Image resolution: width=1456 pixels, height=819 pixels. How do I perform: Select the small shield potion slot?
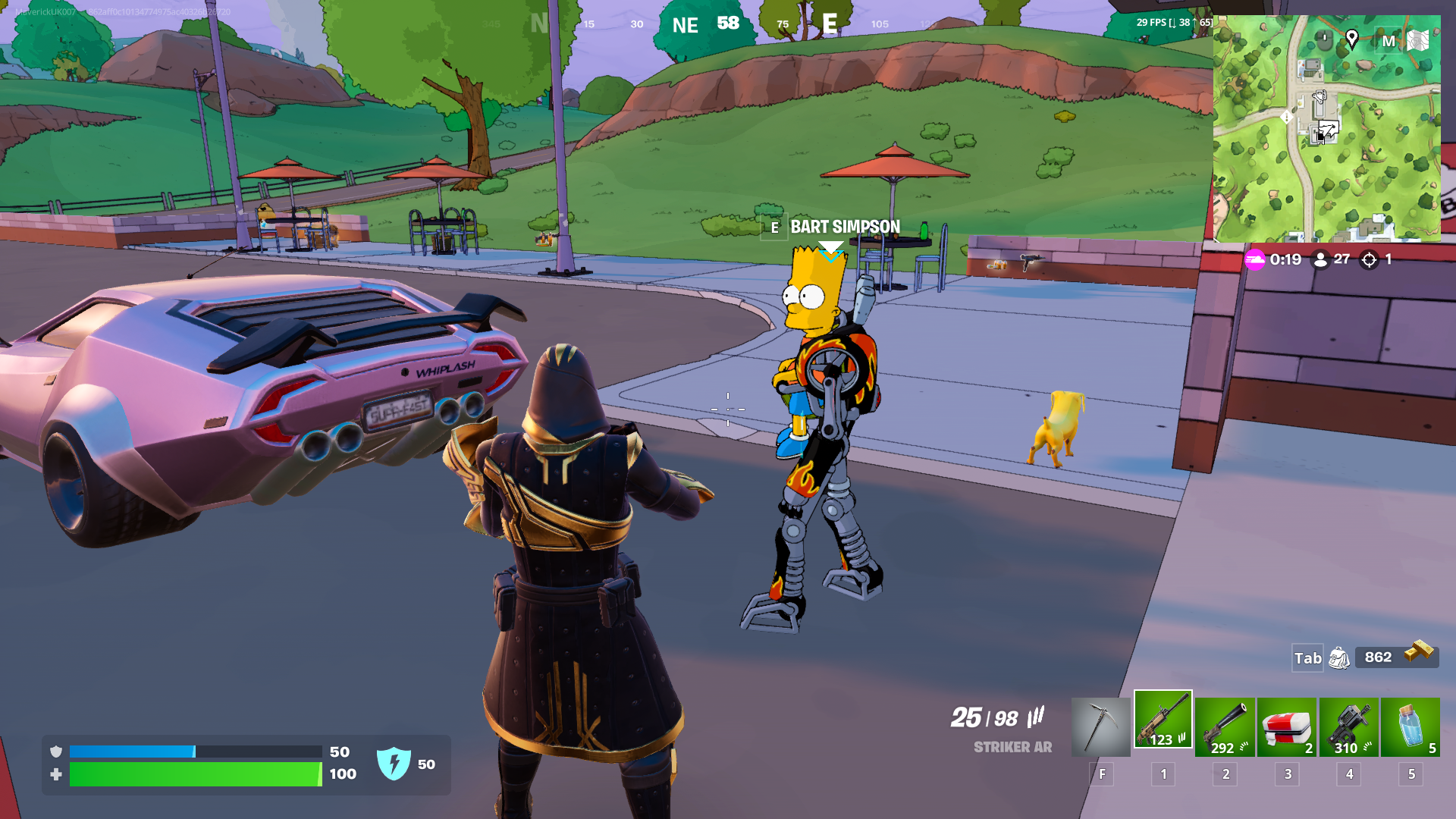click(1410, 726)
